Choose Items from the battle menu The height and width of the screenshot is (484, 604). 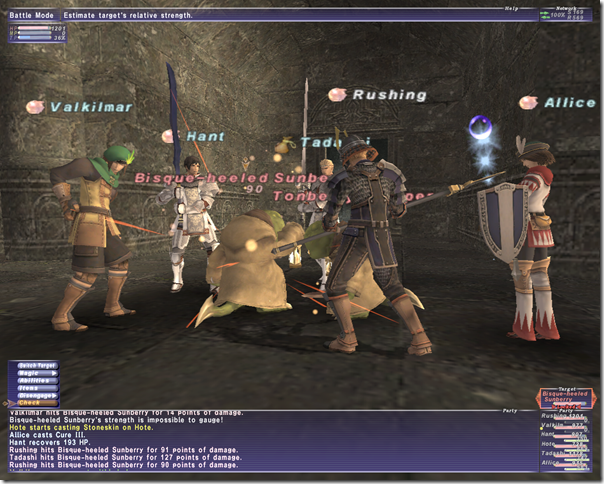33,388
